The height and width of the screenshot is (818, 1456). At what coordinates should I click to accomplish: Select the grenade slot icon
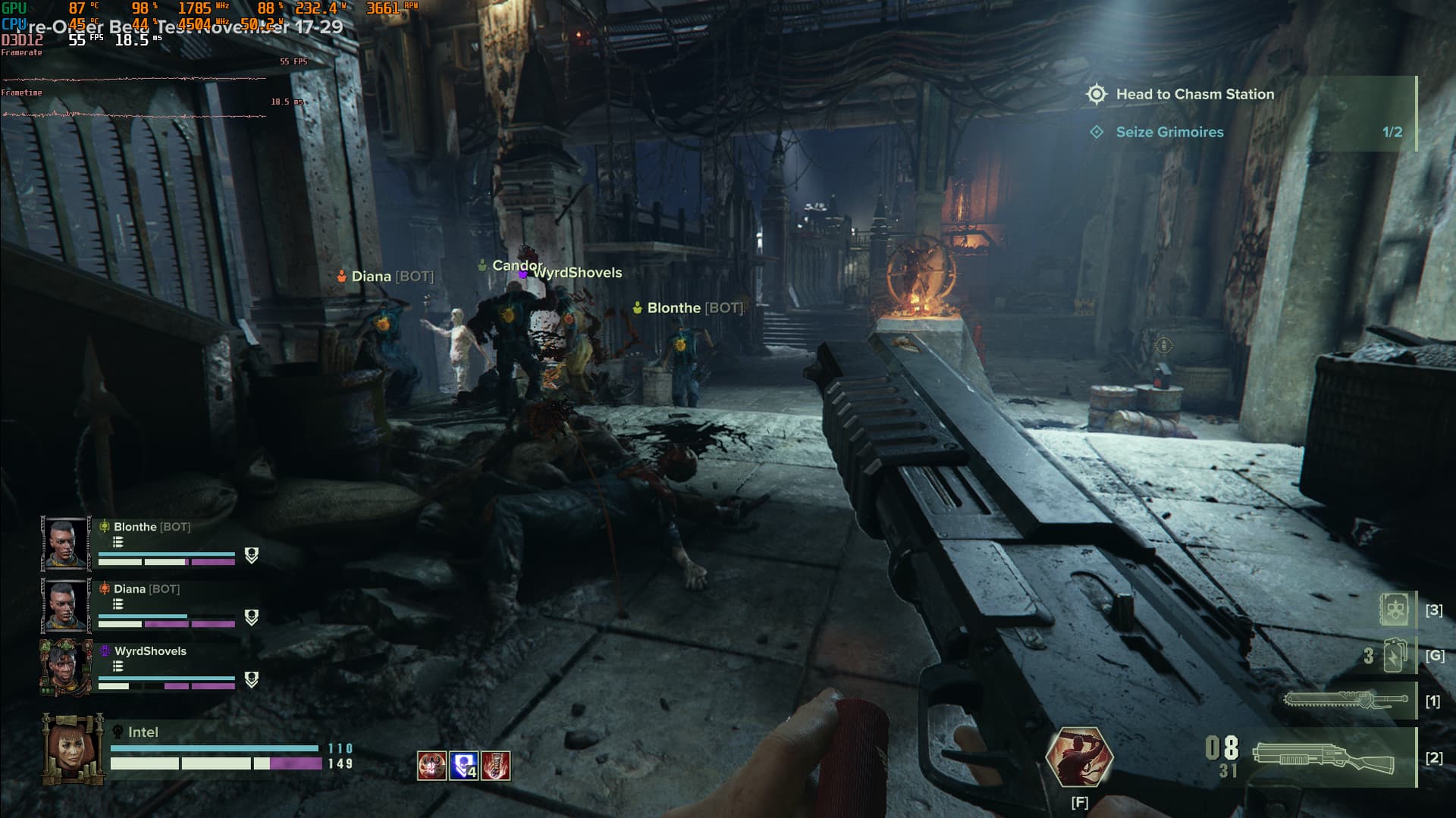(x=1395, y=656)
